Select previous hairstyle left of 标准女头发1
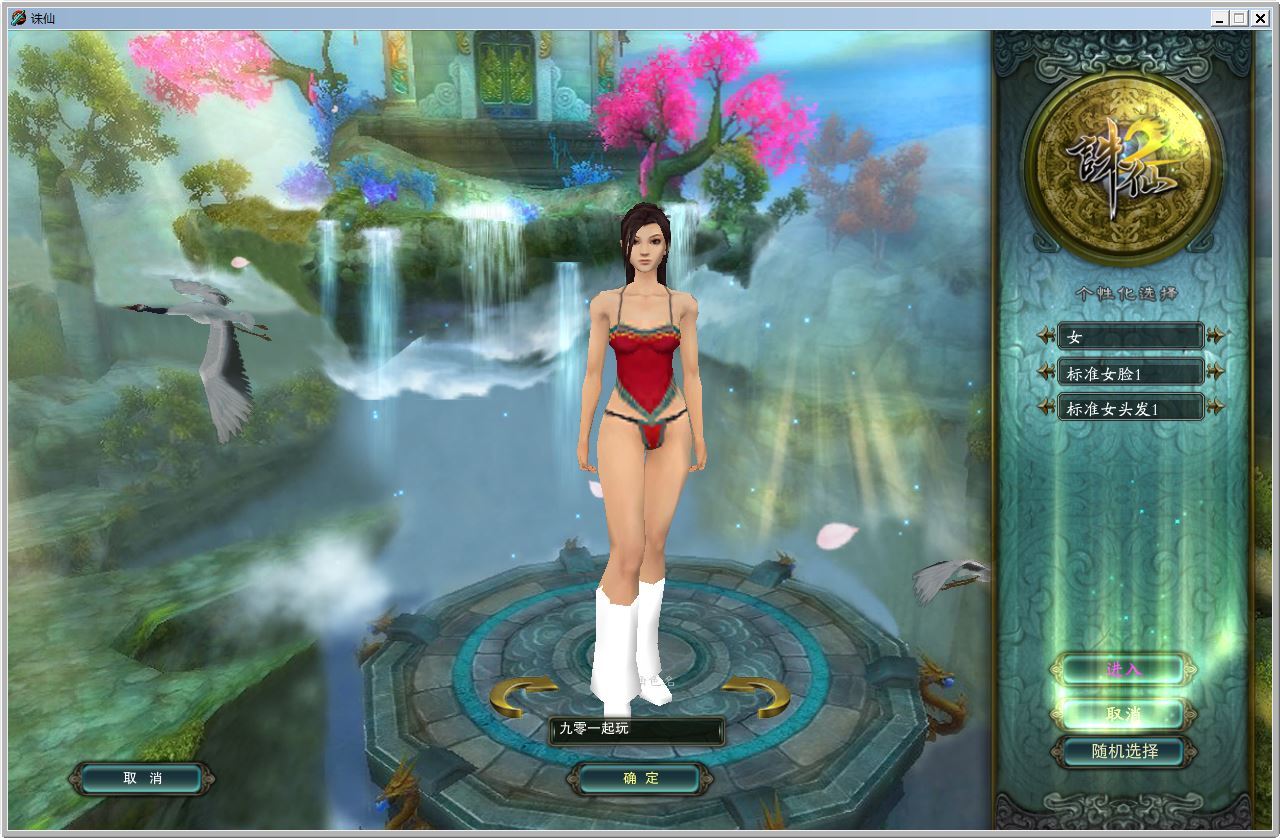 point(1046,407)
